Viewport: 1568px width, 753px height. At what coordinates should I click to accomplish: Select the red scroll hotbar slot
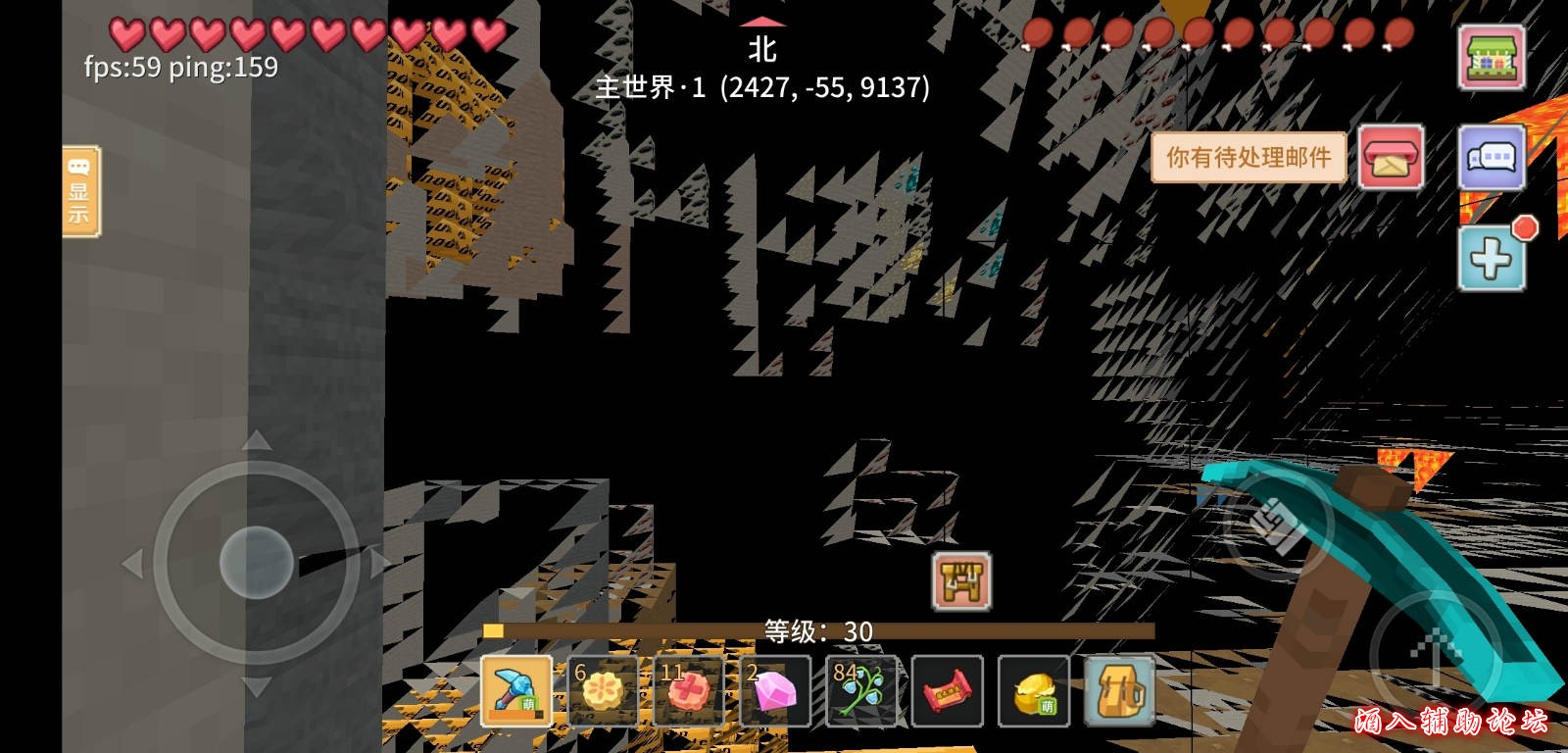click(x=946, y=690)
